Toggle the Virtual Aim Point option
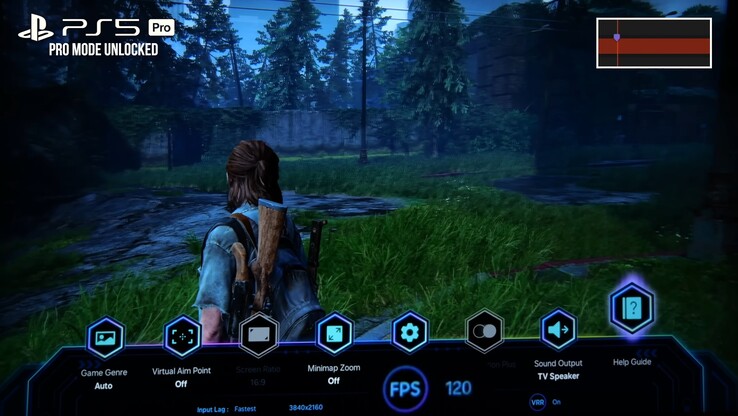The width and height of the screenshot is (738, 416). (182, 336)
